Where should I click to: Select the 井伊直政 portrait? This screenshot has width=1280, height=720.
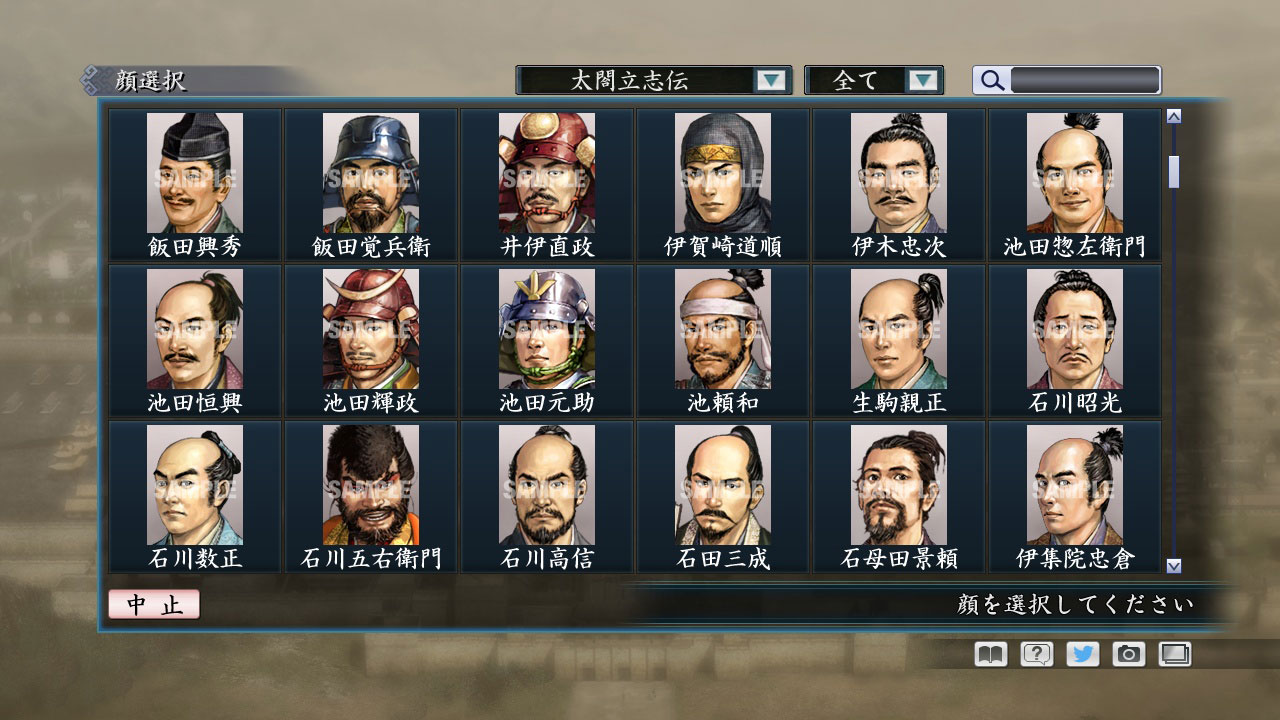(545, 173)
